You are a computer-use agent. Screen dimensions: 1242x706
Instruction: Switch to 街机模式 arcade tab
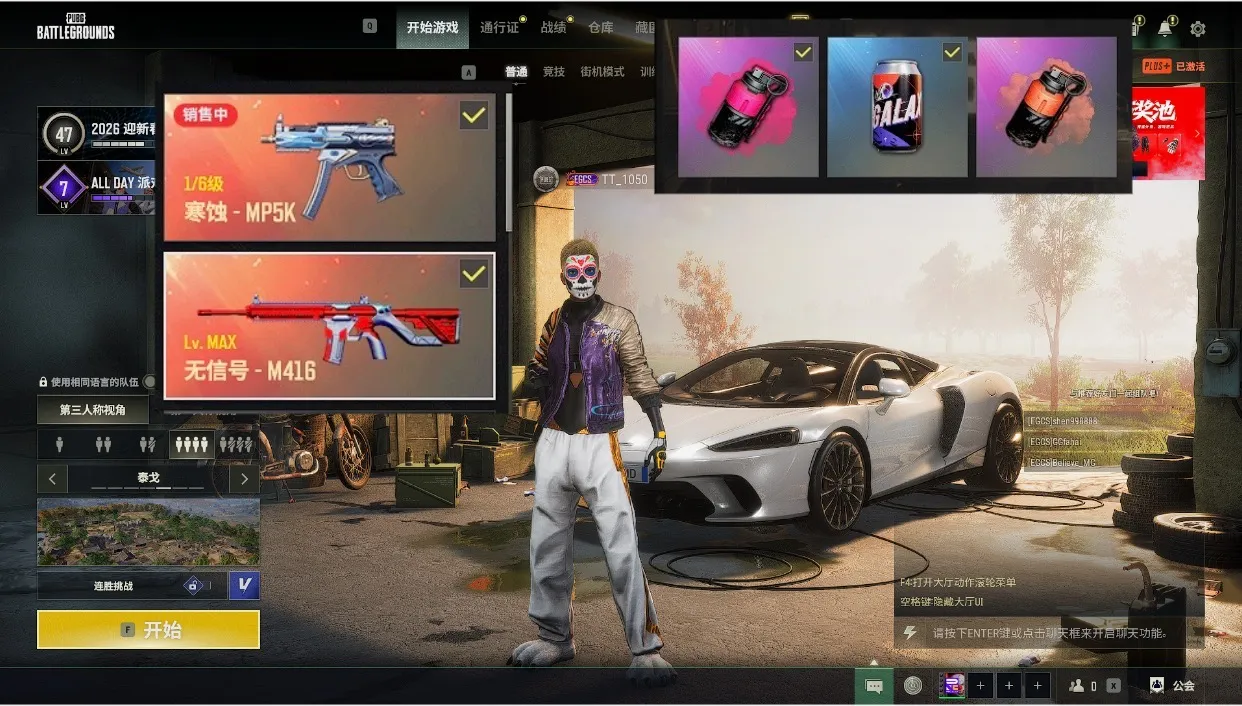(x=602, y=72)
